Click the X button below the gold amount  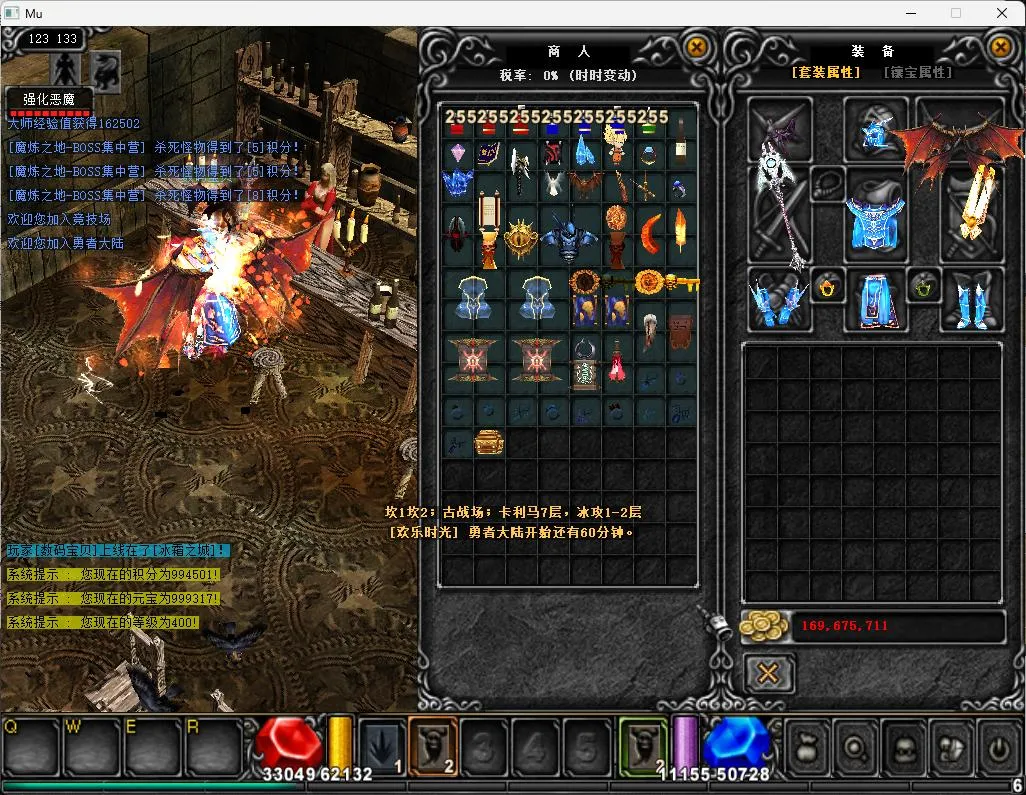pyautogui.click(x=768, y=674)
